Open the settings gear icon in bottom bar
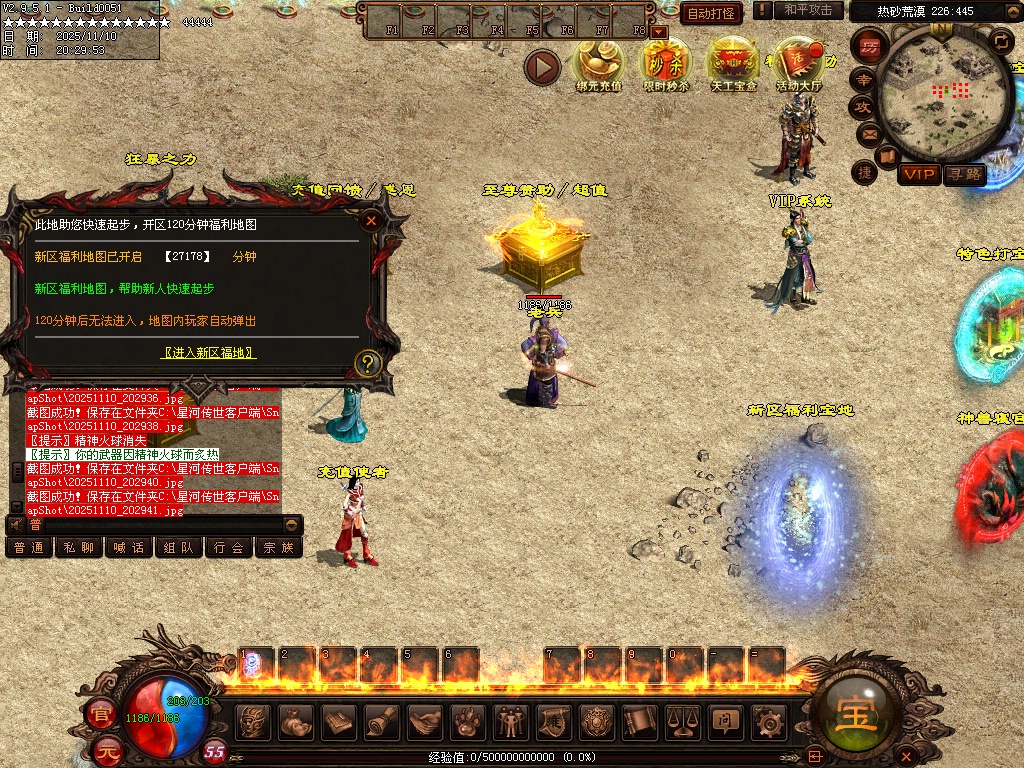The width and height of the screenshot is (1024, 768). 768,721
